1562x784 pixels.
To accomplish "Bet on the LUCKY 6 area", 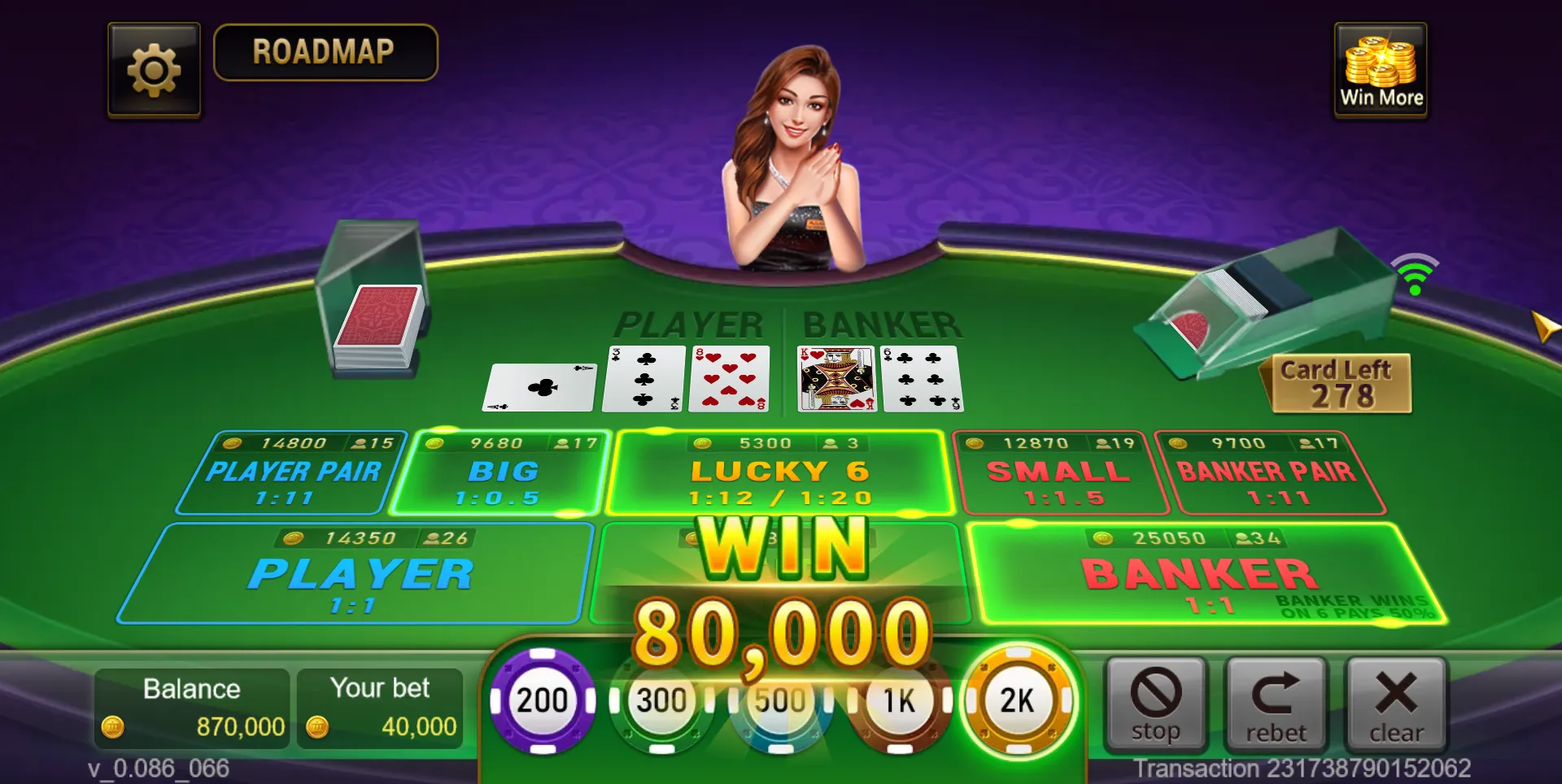I will click(780, 473).
